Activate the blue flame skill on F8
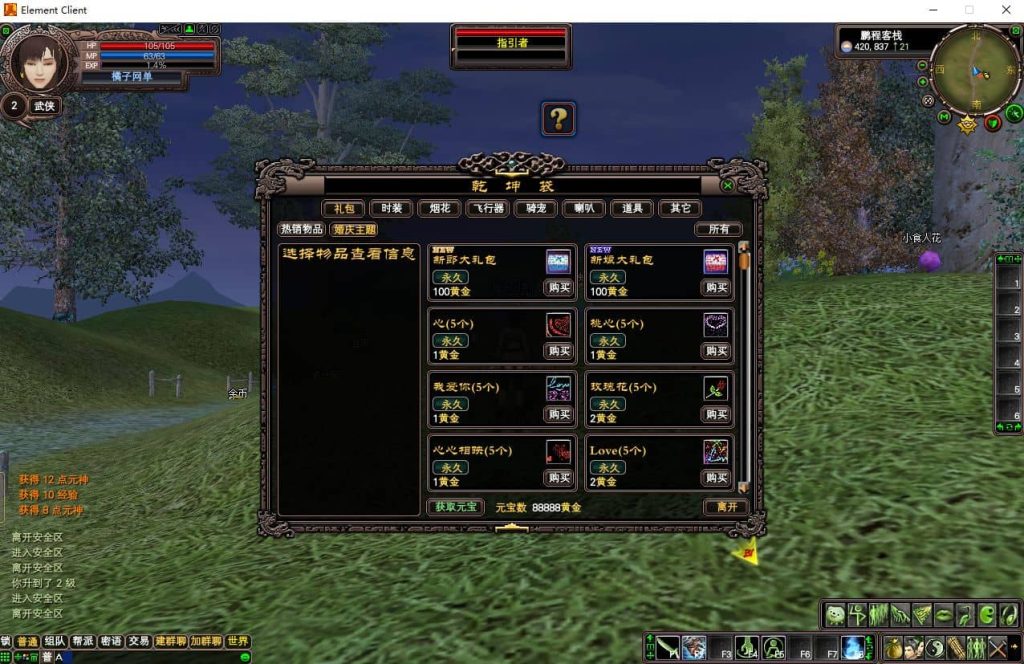1024x664 pixels. (x=853, y=647)
